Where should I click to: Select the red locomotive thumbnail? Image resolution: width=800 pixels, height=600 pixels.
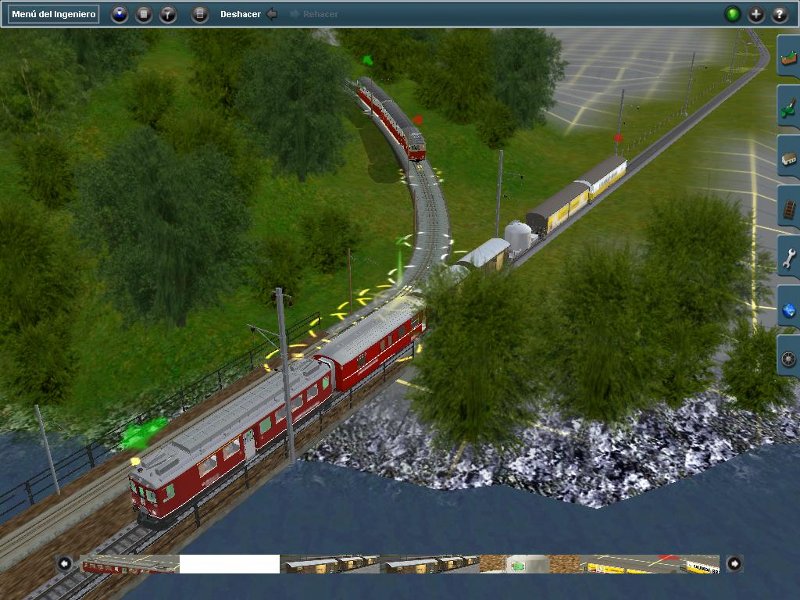pyautogui.click(x=129, y=565)
